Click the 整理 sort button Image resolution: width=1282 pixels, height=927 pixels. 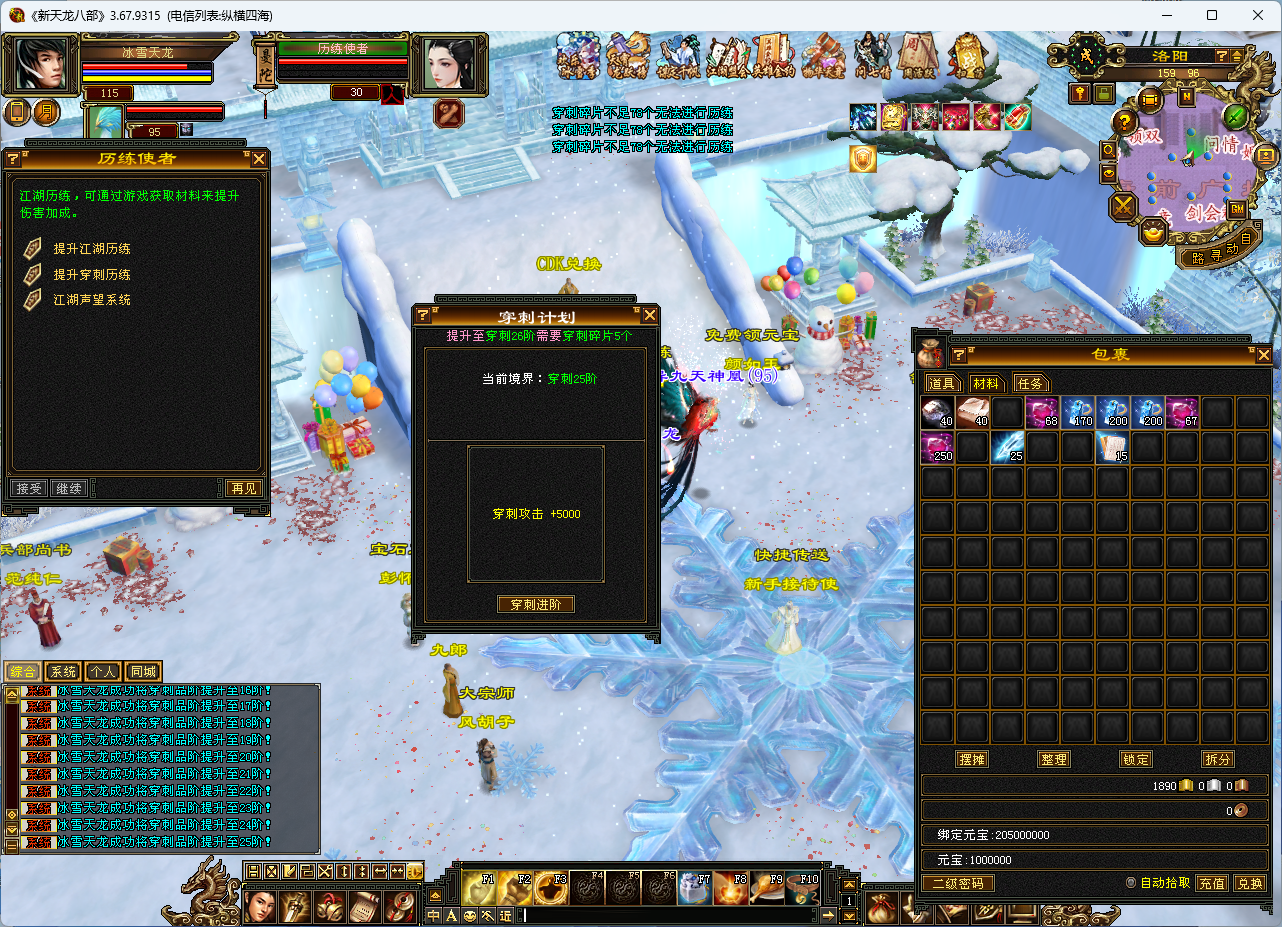pos(1054,759)
